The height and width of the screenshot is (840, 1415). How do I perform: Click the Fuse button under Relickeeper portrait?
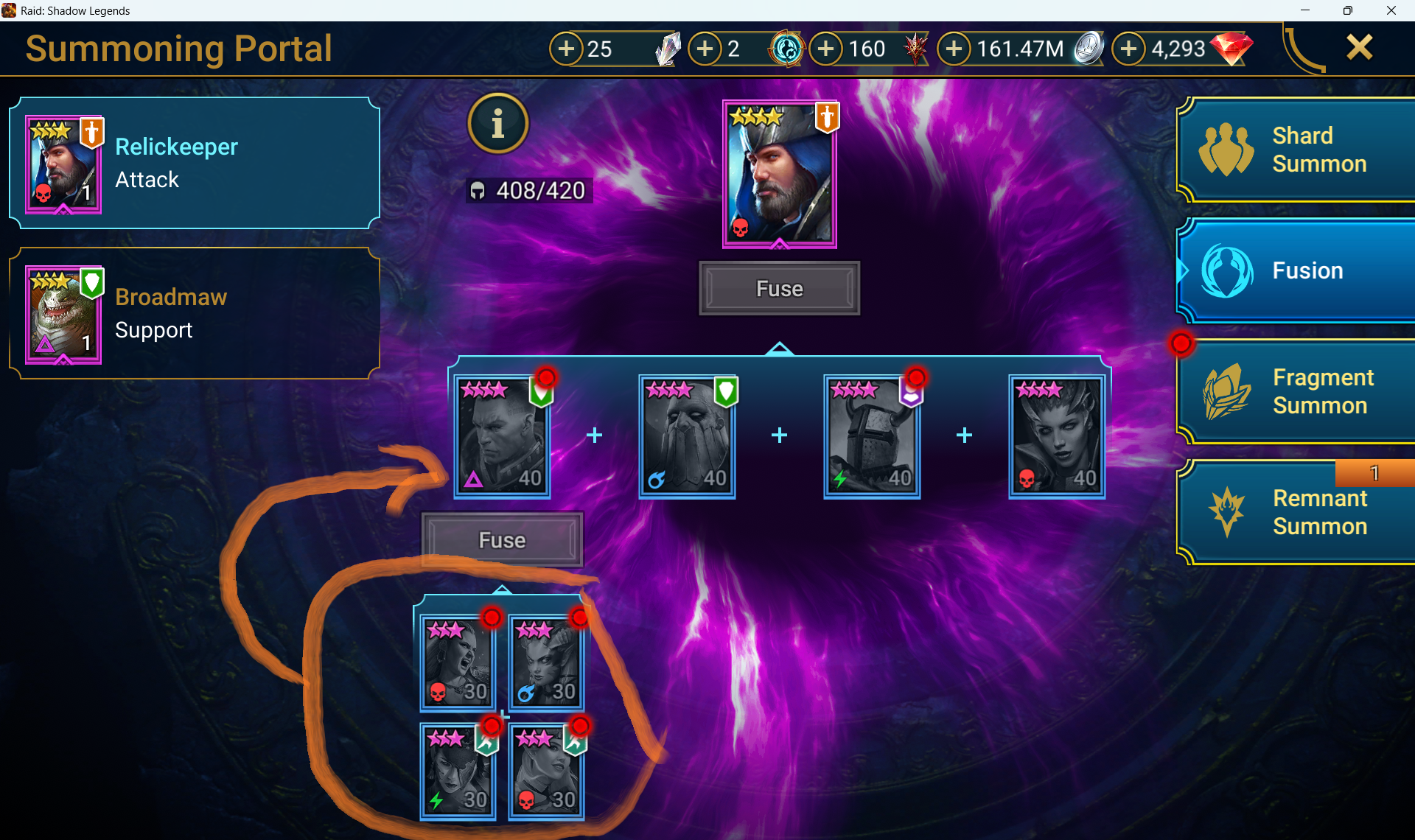tap(779, 289)
